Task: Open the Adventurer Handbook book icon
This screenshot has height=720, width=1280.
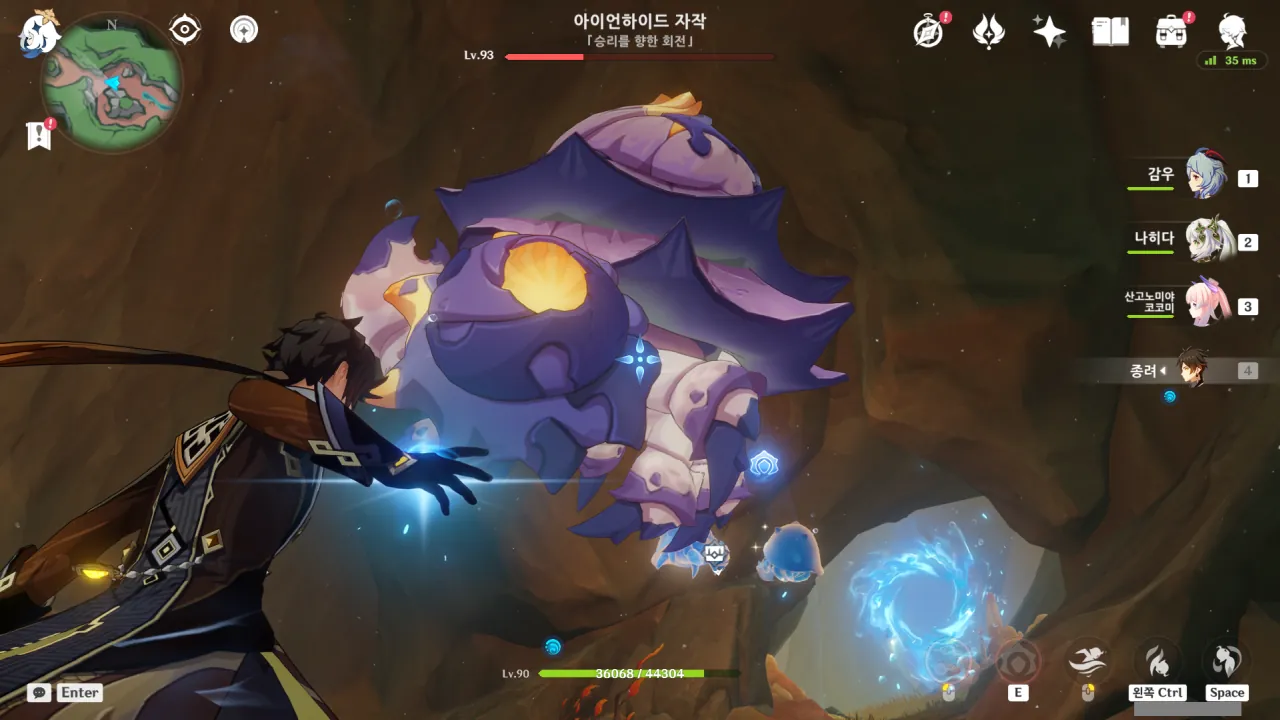Action: click(1110, 32)
